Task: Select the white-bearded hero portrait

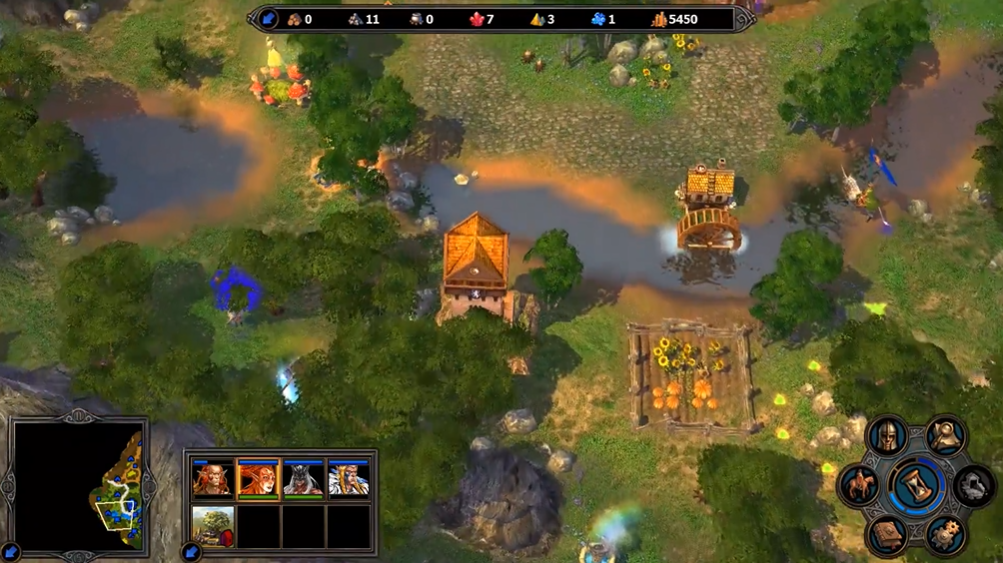Action: [348, 480]
